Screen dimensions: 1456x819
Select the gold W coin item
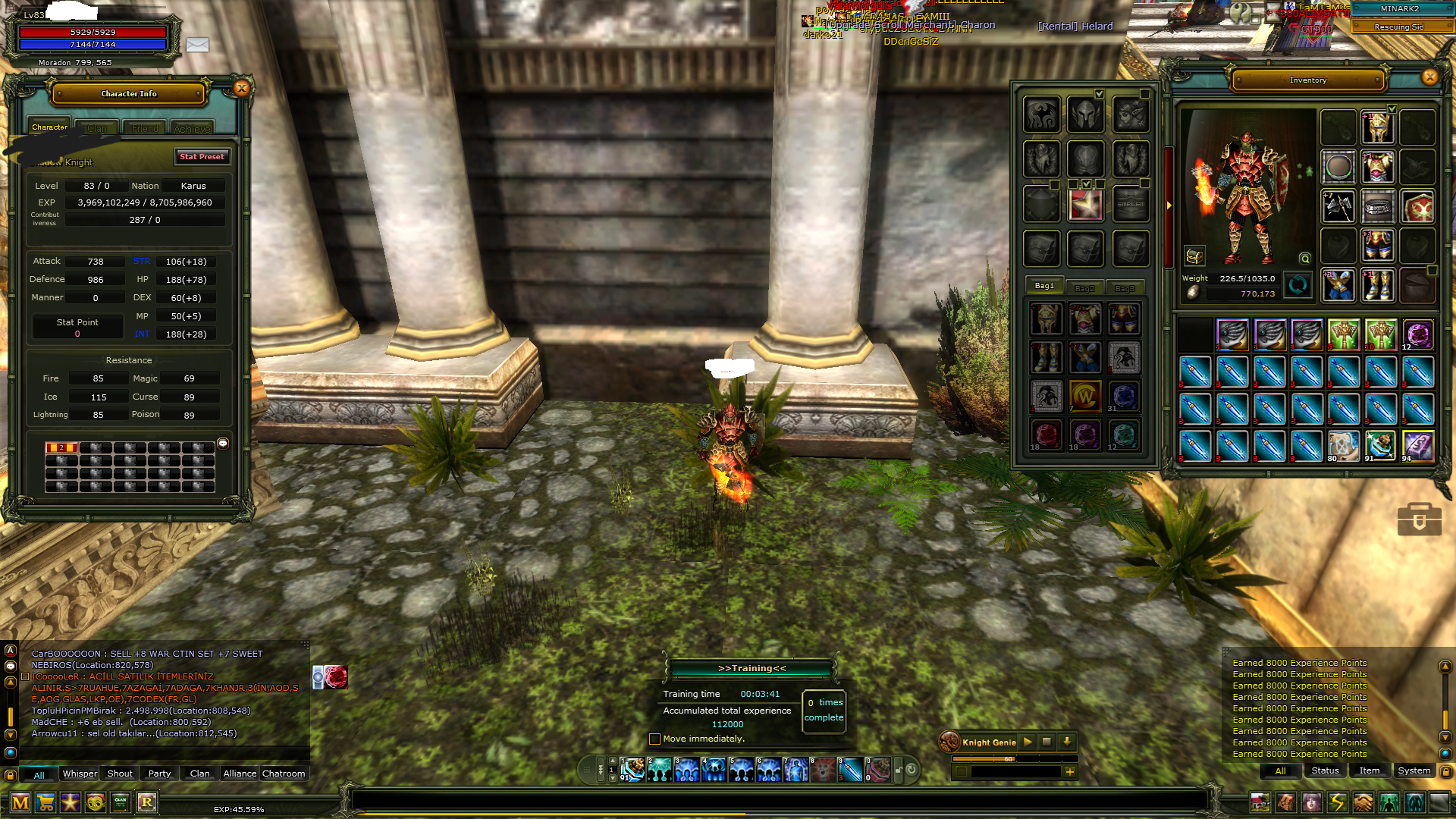pos(1084,396)
